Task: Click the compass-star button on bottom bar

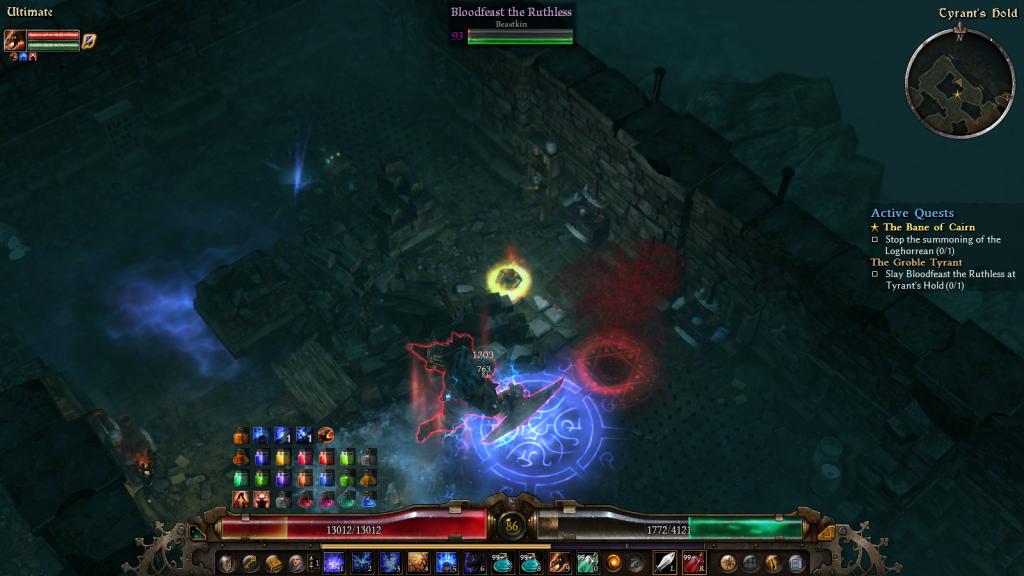Action: 728,562
